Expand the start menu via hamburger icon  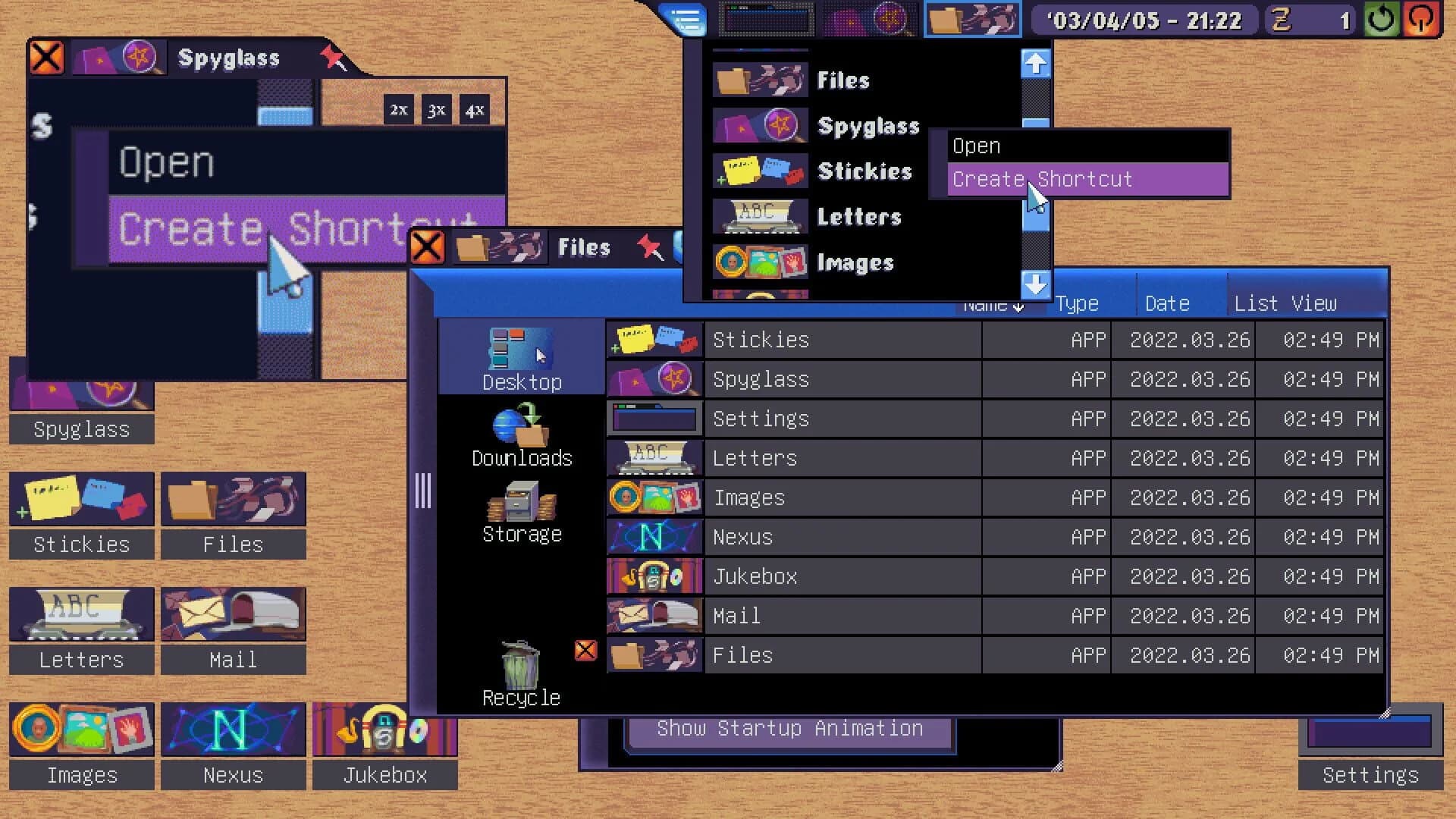pyautogui.click(x=685, y=20)
